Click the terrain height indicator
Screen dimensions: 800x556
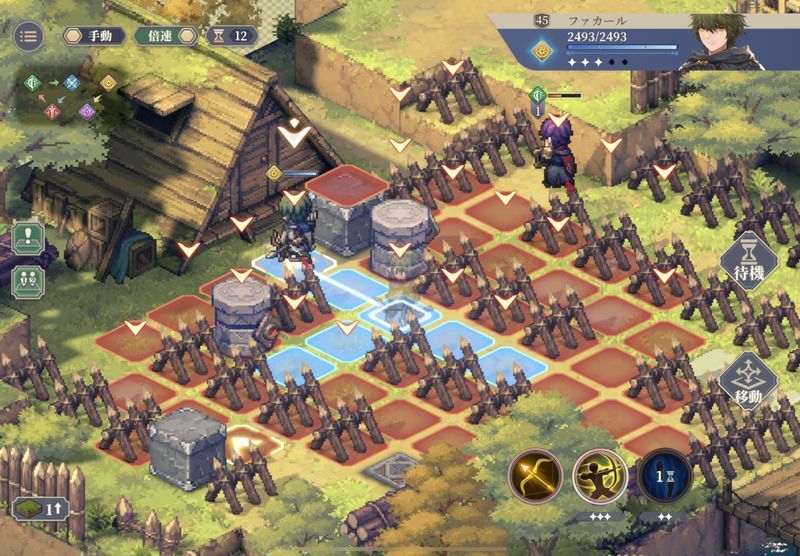click(42, 508)
